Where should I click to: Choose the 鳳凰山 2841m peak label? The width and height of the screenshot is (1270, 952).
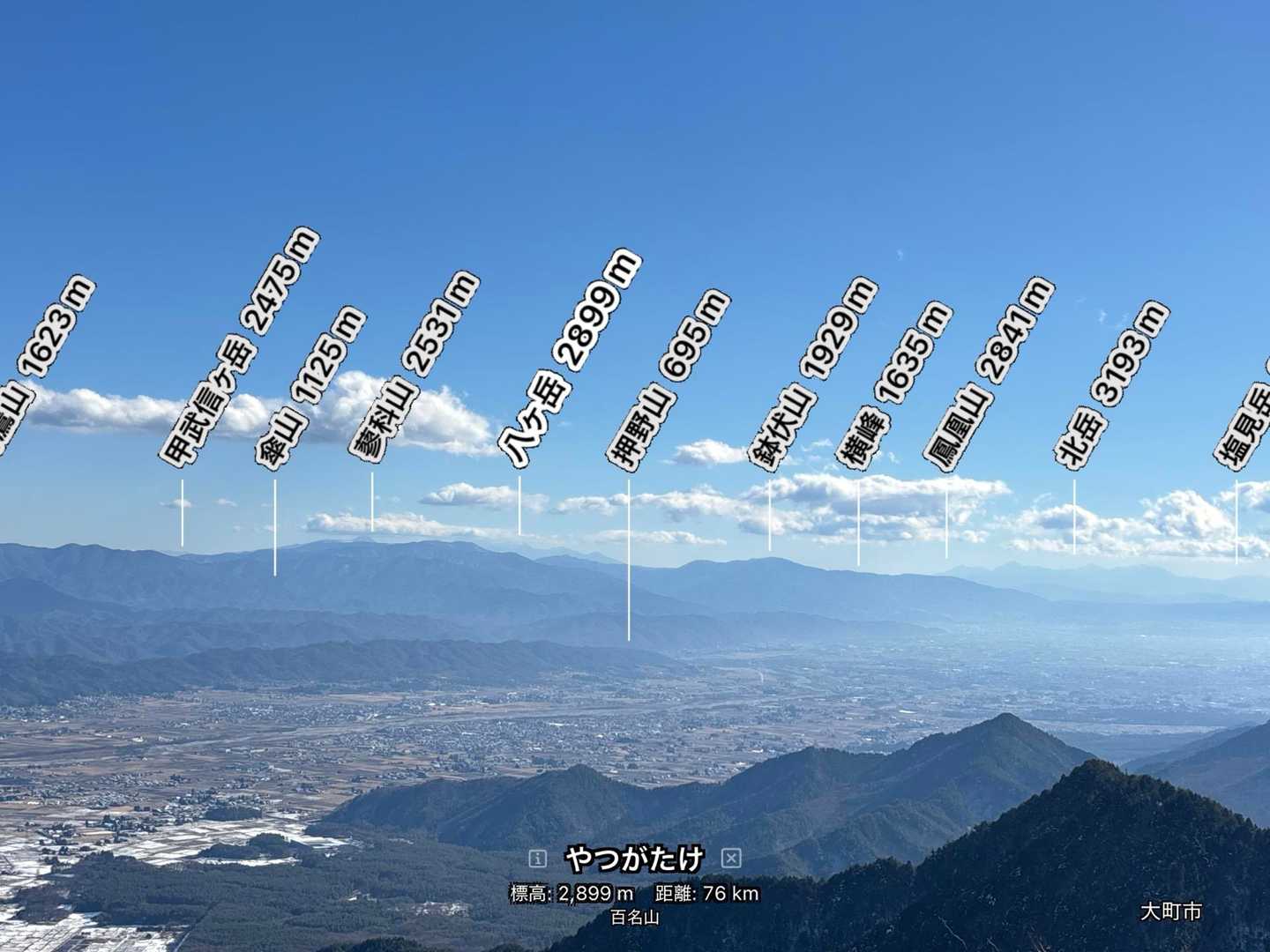pos(989,373)
